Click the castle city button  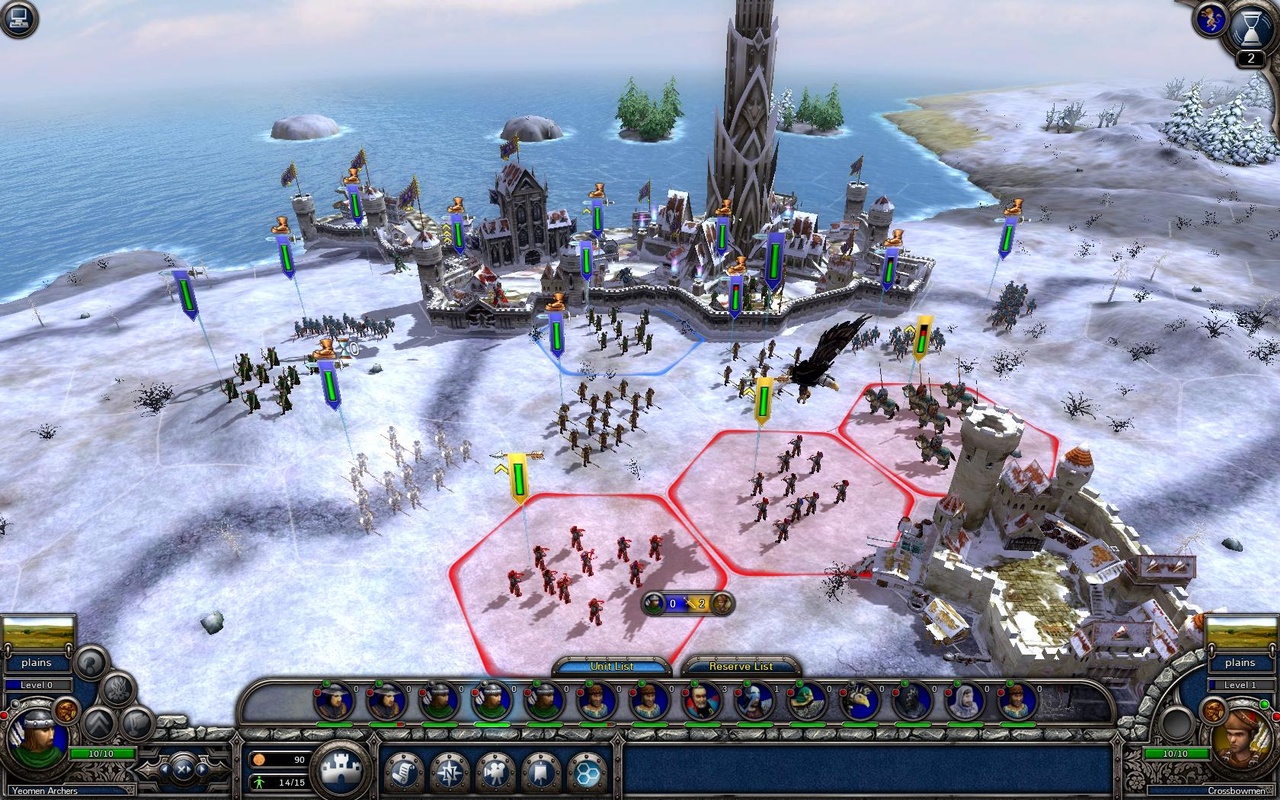[341, 769]
